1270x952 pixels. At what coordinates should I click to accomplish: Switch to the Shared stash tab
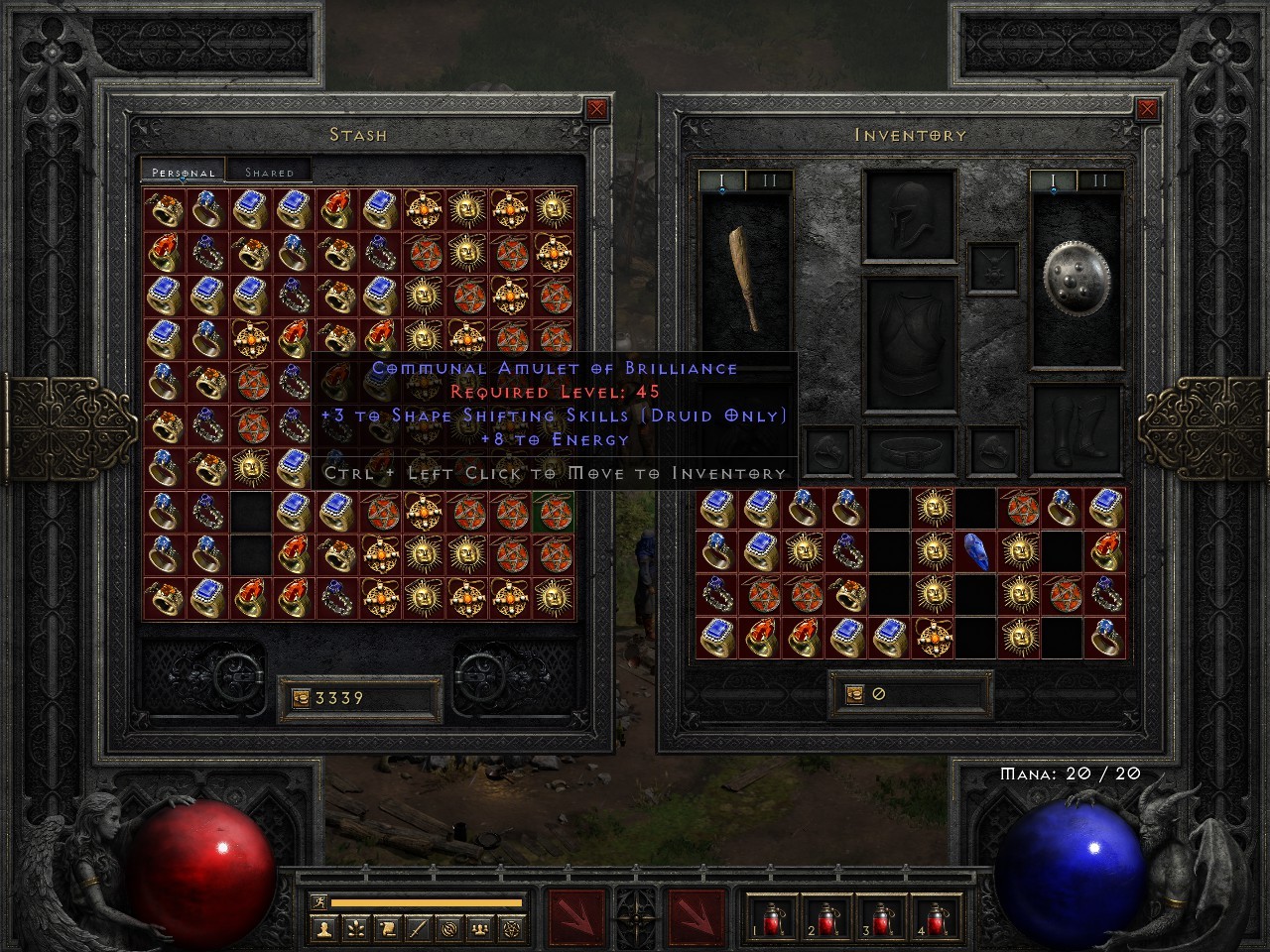point(267,171)
